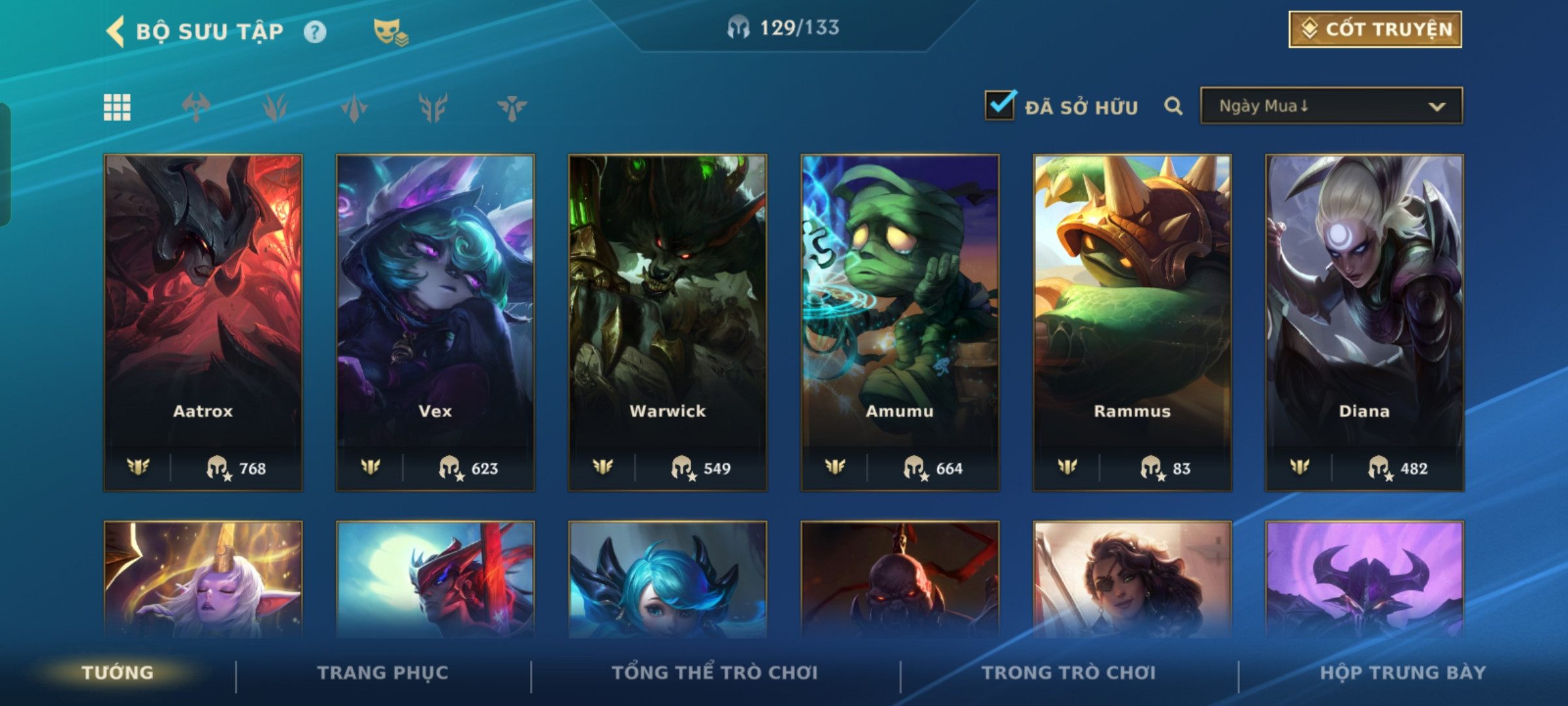Open the champion search magnifier
Screen dimensions: 1568x706
pos(1173,107)
